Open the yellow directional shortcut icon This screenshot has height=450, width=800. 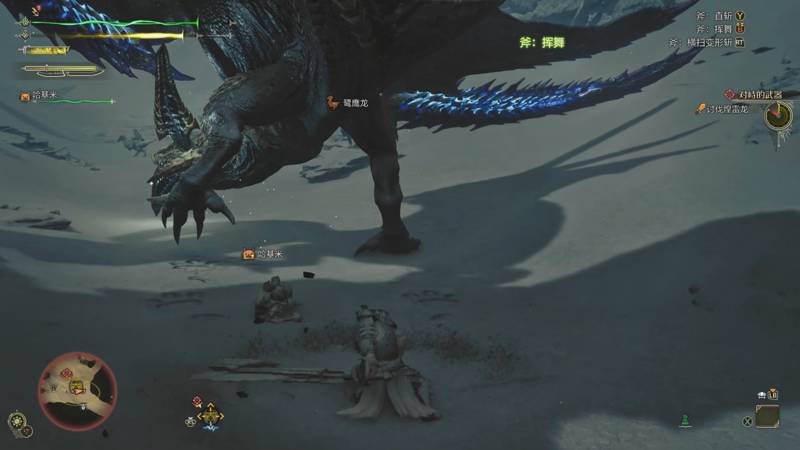(x=210, y=418)
